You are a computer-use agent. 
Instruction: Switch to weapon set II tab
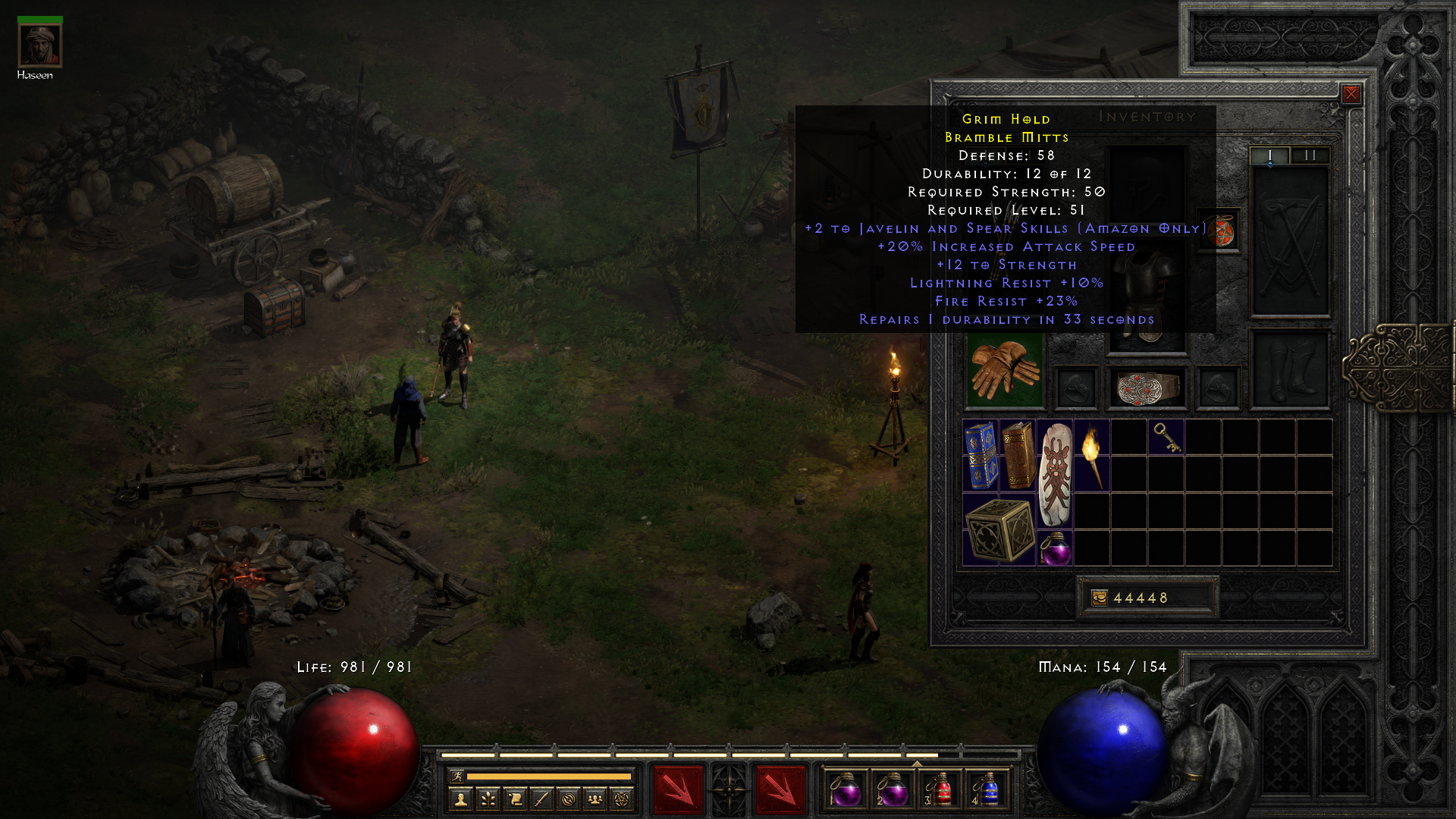[x=1310, y=155]
